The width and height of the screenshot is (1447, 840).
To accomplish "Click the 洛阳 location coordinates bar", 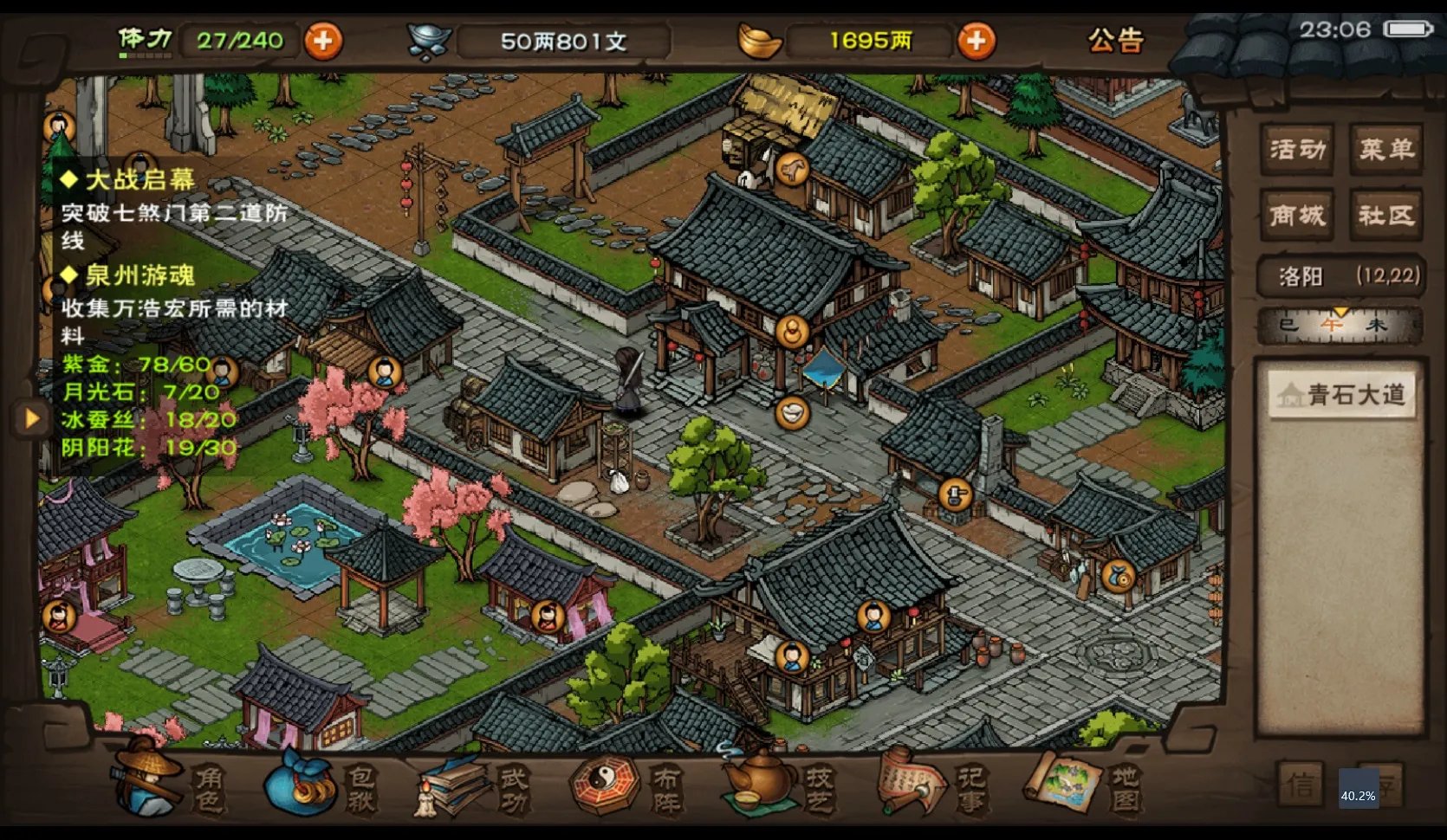I will [x=1340, y=276].
